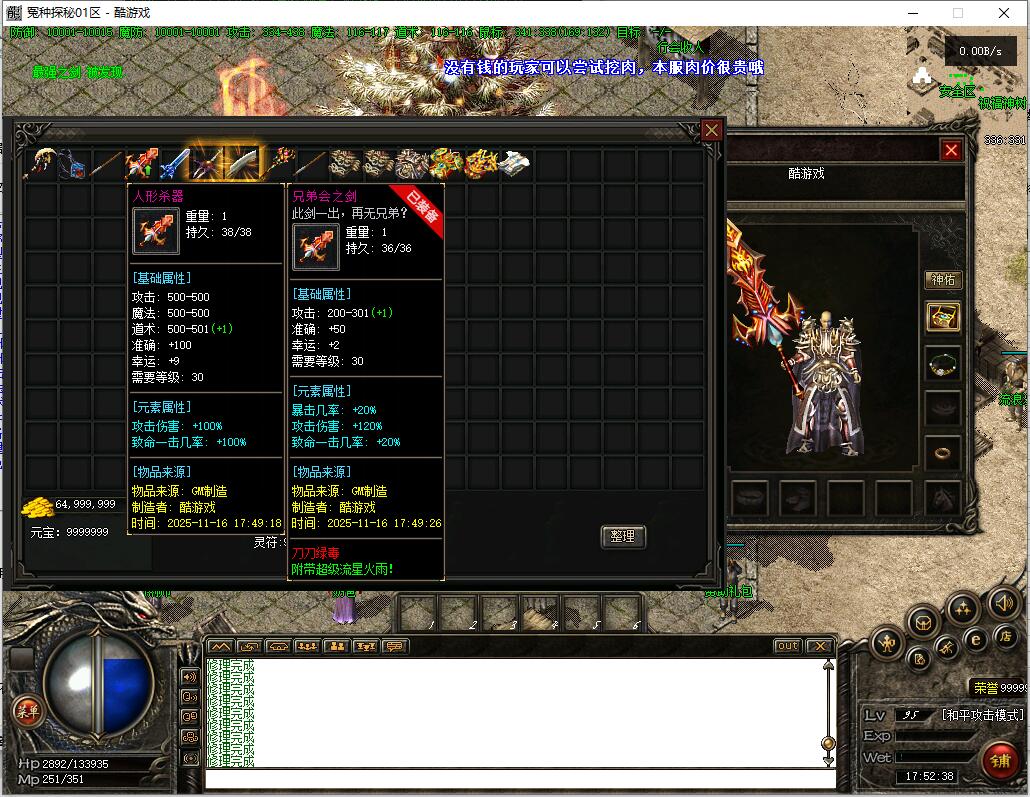This screenshot has height=797, width=1030.
Task: Click the gold ingot currency icon
Action: pyautogui.click(x=38, y=506)
